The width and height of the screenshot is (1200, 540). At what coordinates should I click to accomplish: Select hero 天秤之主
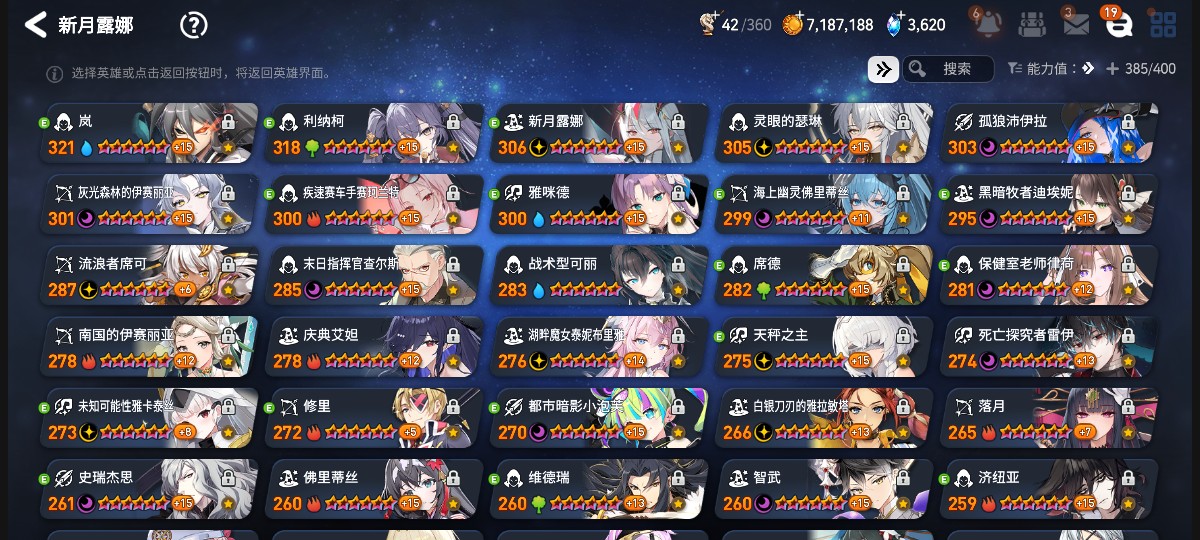[x=825, y=347]
